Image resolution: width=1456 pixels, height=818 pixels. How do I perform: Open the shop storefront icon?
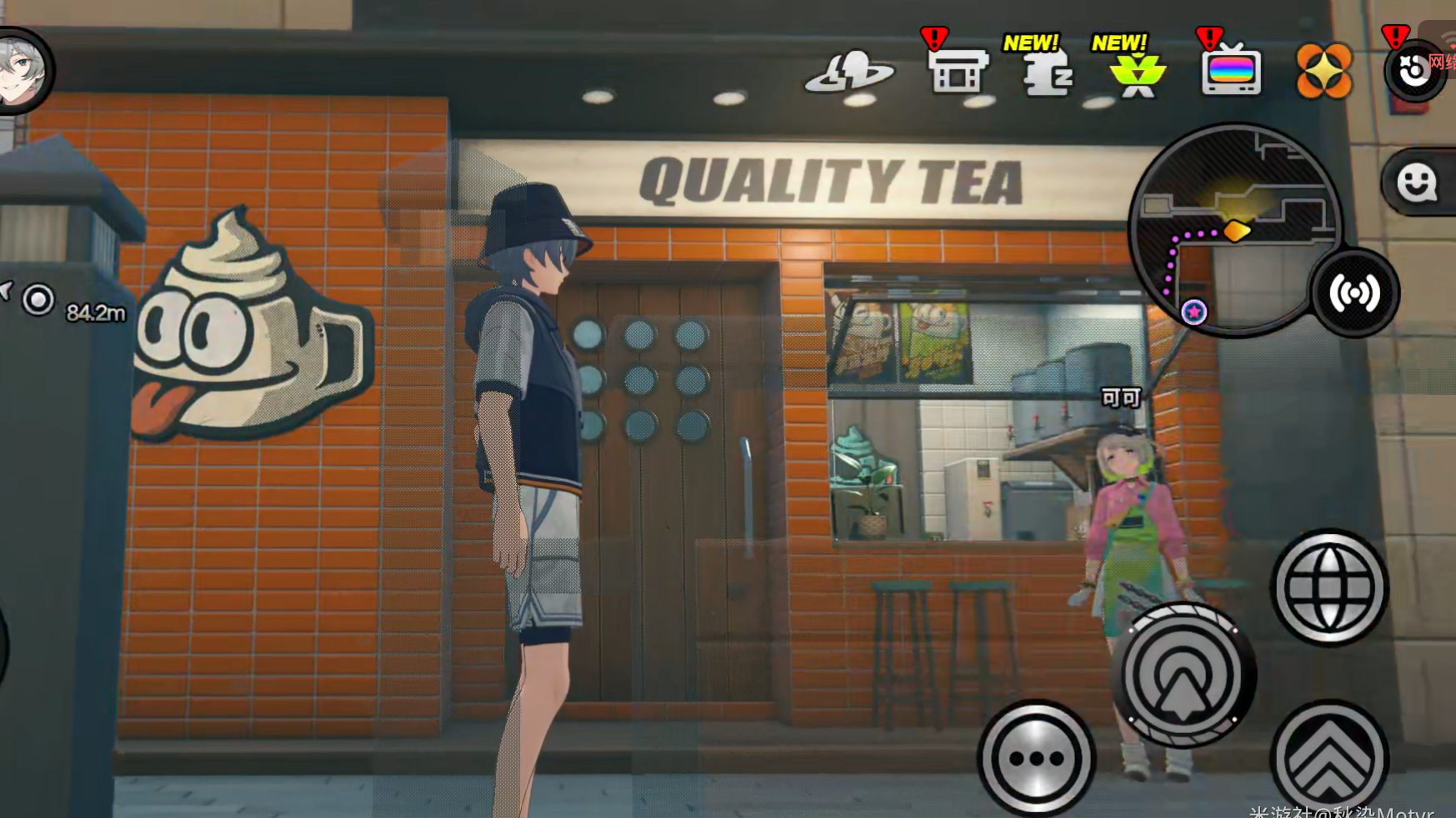point(957,72)
